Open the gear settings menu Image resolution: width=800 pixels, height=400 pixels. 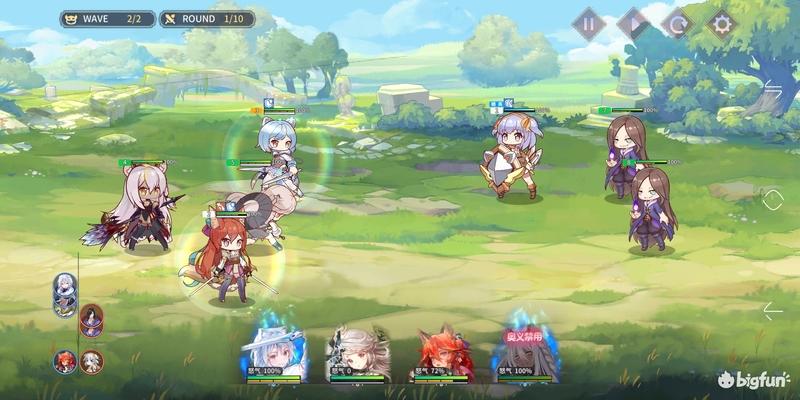coord(722,23)
